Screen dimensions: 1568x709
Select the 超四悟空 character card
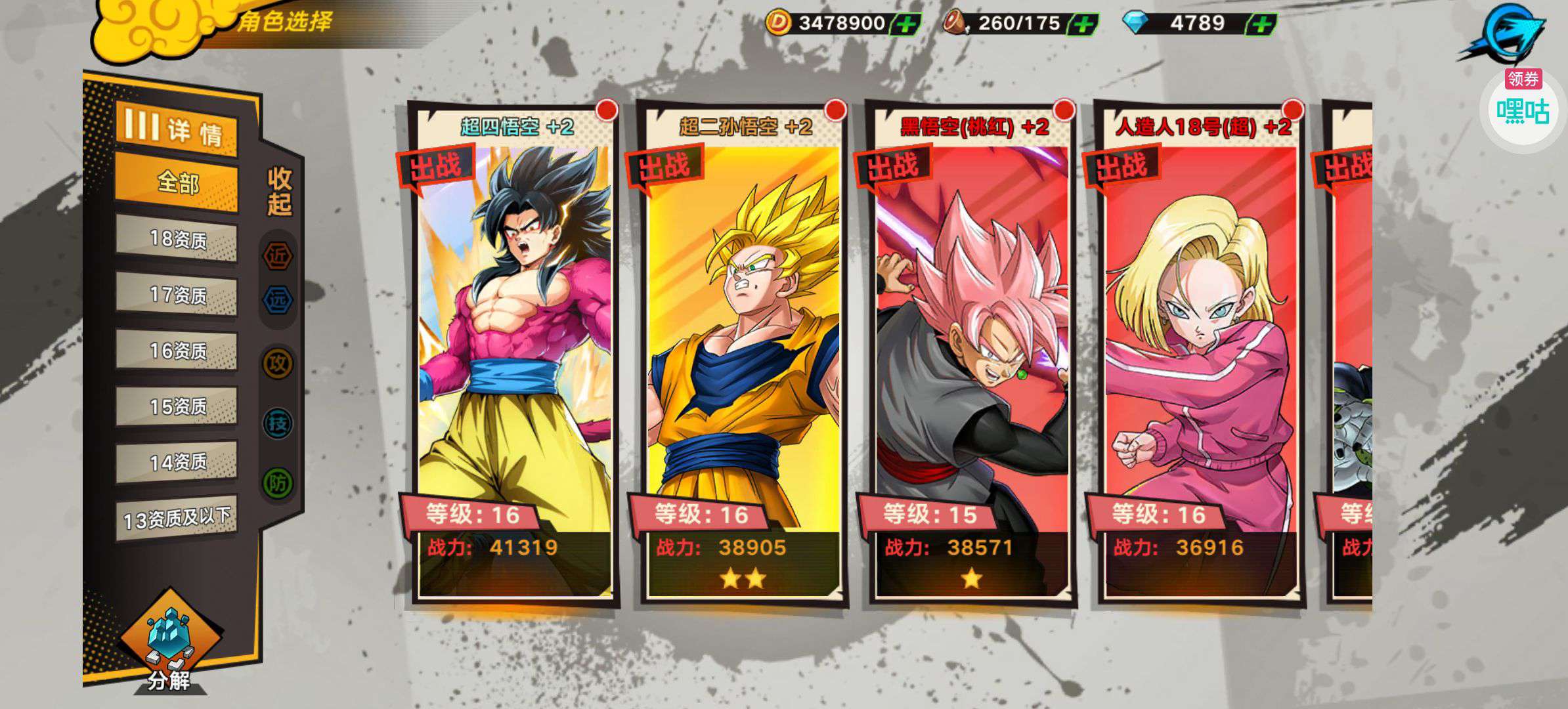click(515, 354)
